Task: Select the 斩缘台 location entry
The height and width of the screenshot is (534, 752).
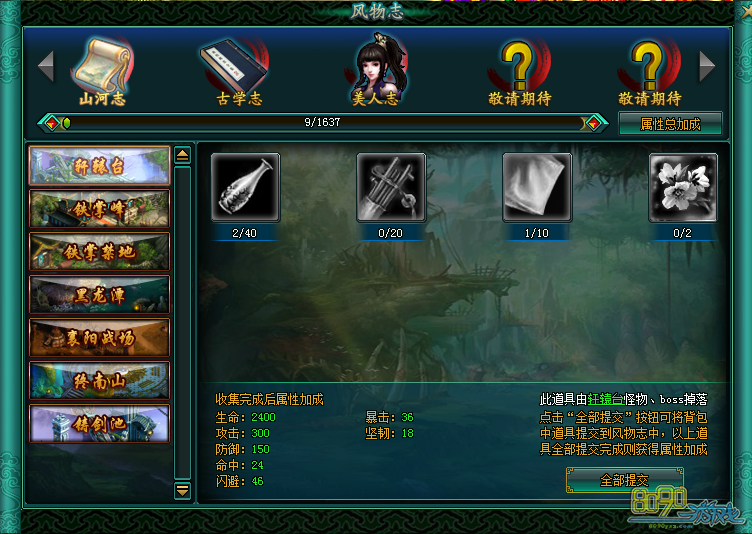Action: point(100,166)
